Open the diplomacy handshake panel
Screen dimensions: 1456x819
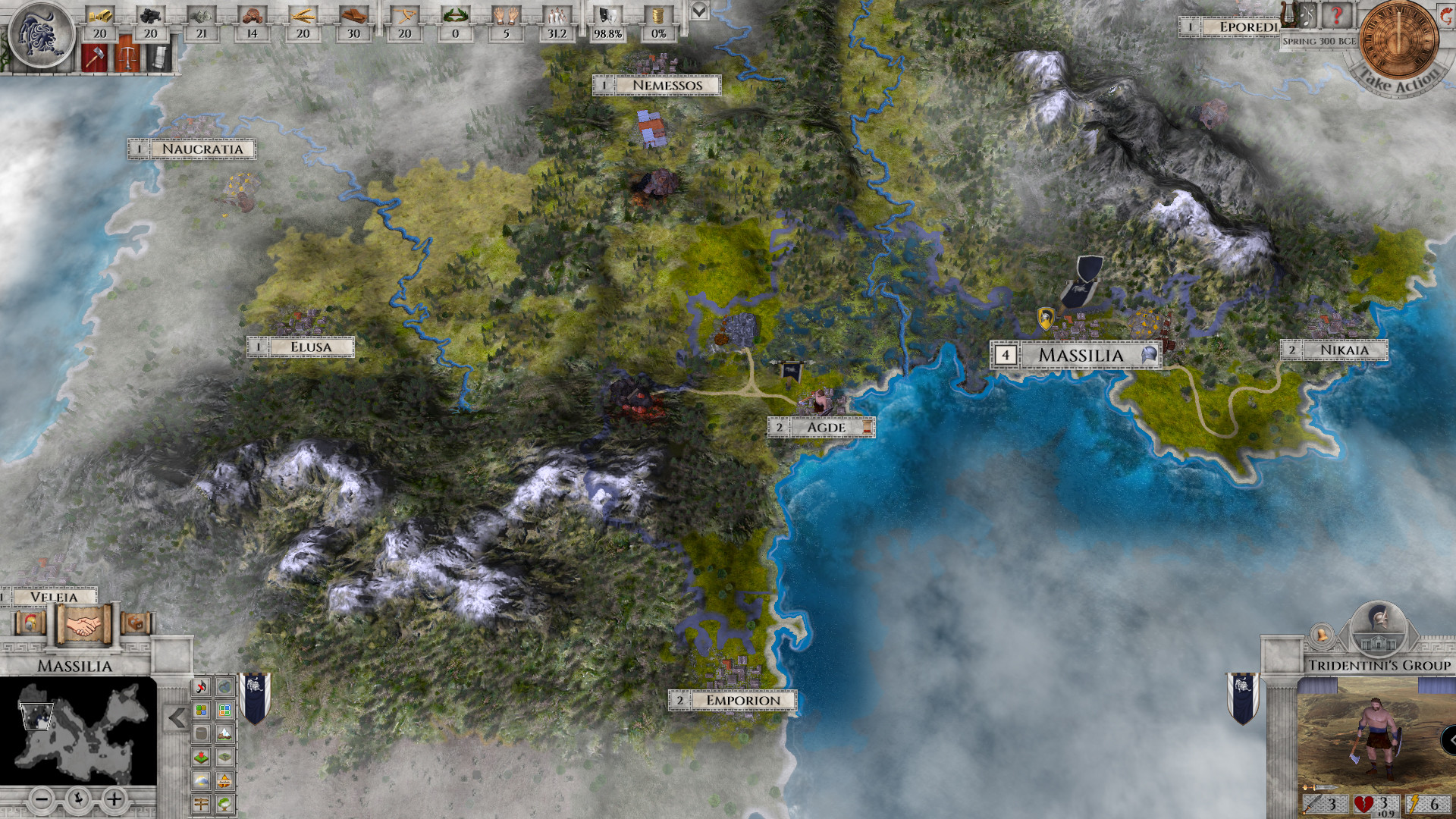pos(83,624)
